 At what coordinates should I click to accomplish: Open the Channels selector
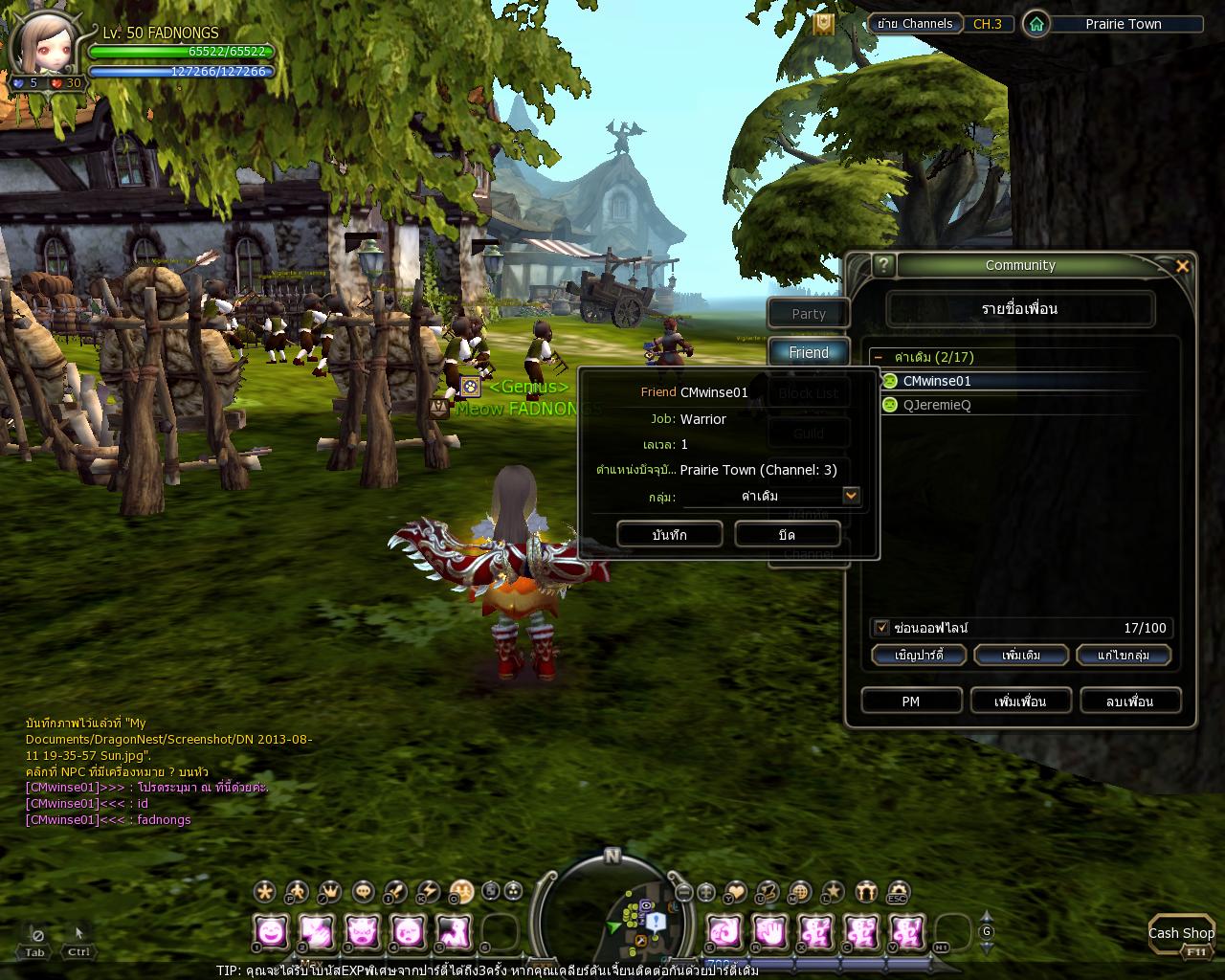pos(913,24)
